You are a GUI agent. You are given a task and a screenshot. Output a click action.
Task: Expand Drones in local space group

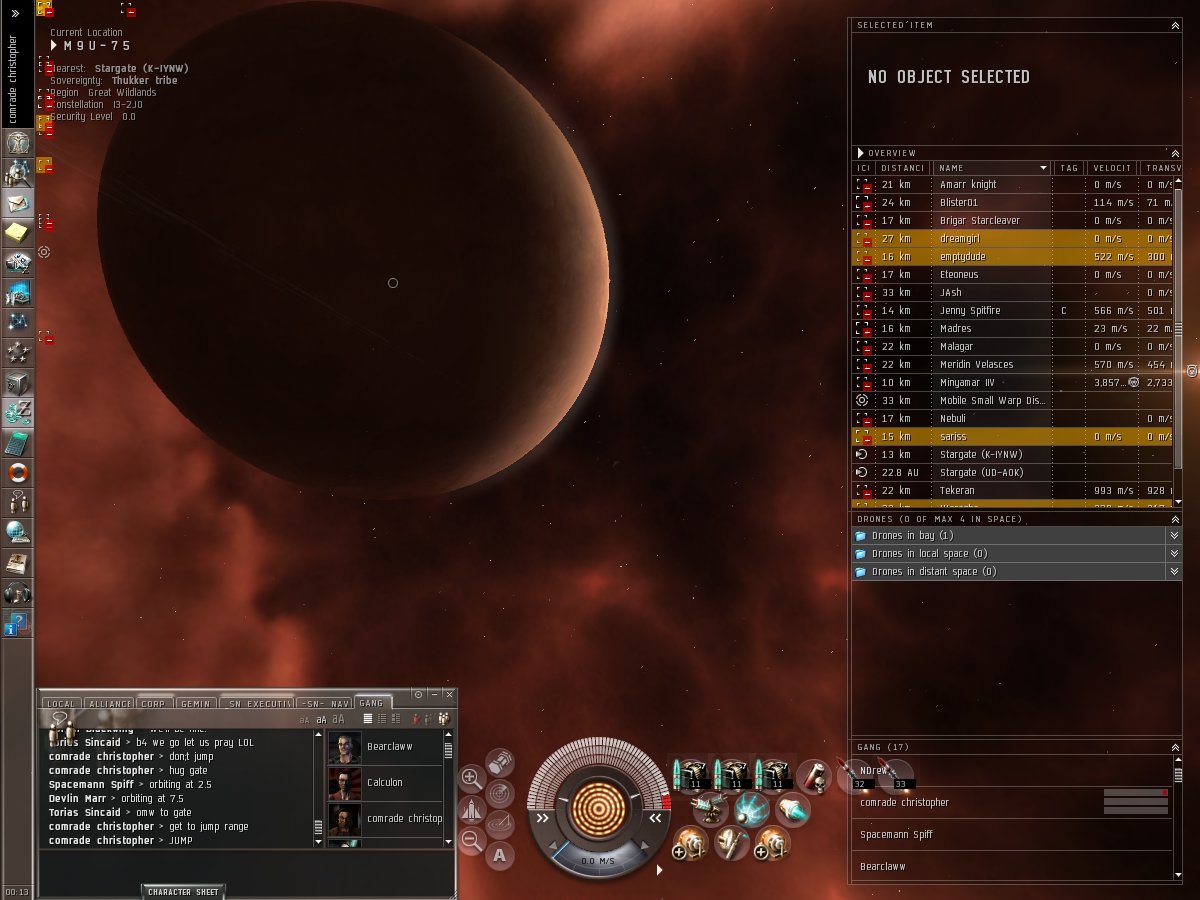pyautogui.click(x=928, y=554)
